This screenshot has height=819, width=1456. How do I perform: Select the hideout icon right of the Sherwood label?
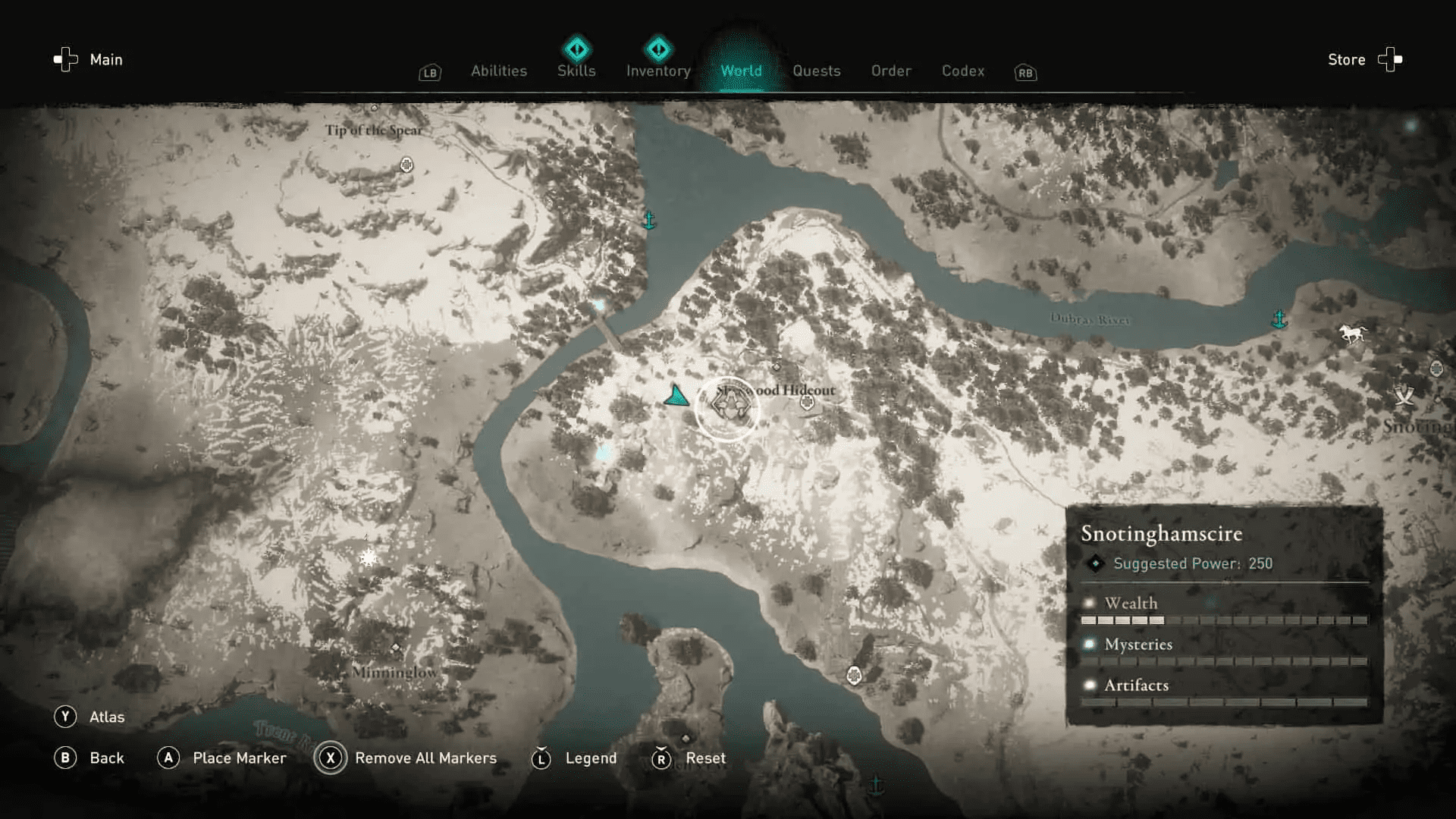coord(808,402)
